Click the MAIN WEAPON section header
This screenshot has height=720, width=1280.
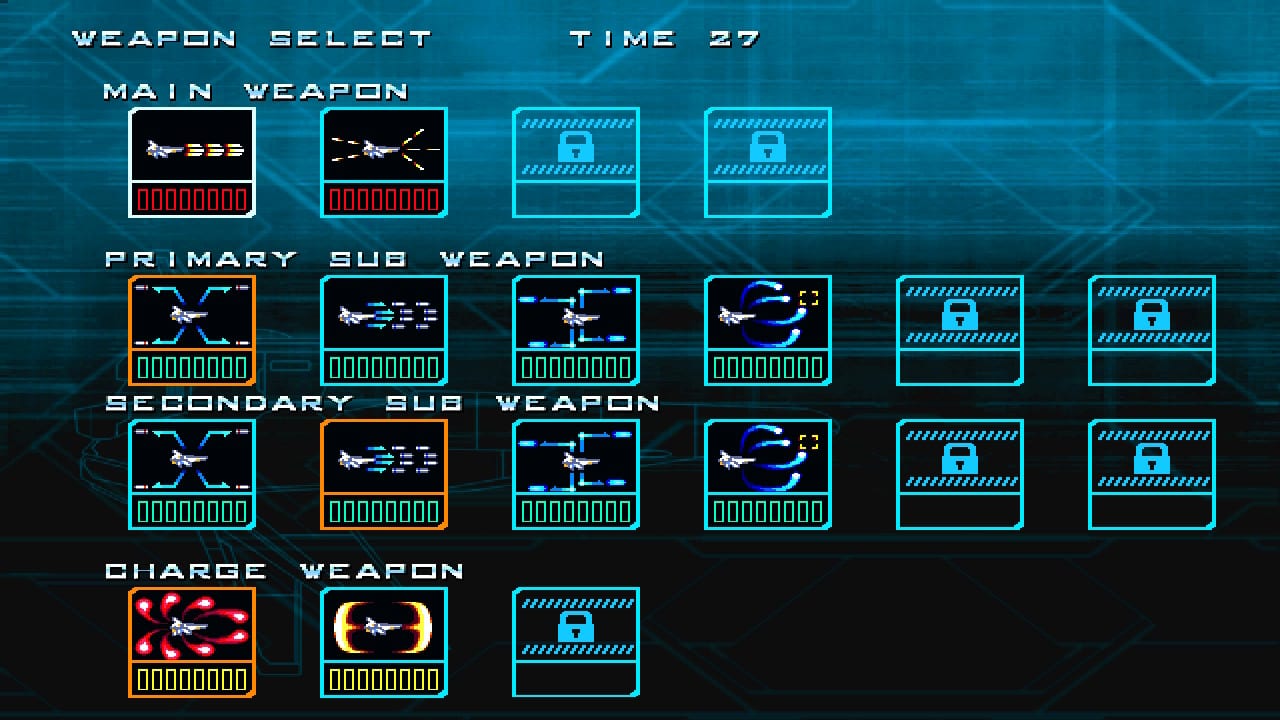pyautogui.click(x=255, y=90)
